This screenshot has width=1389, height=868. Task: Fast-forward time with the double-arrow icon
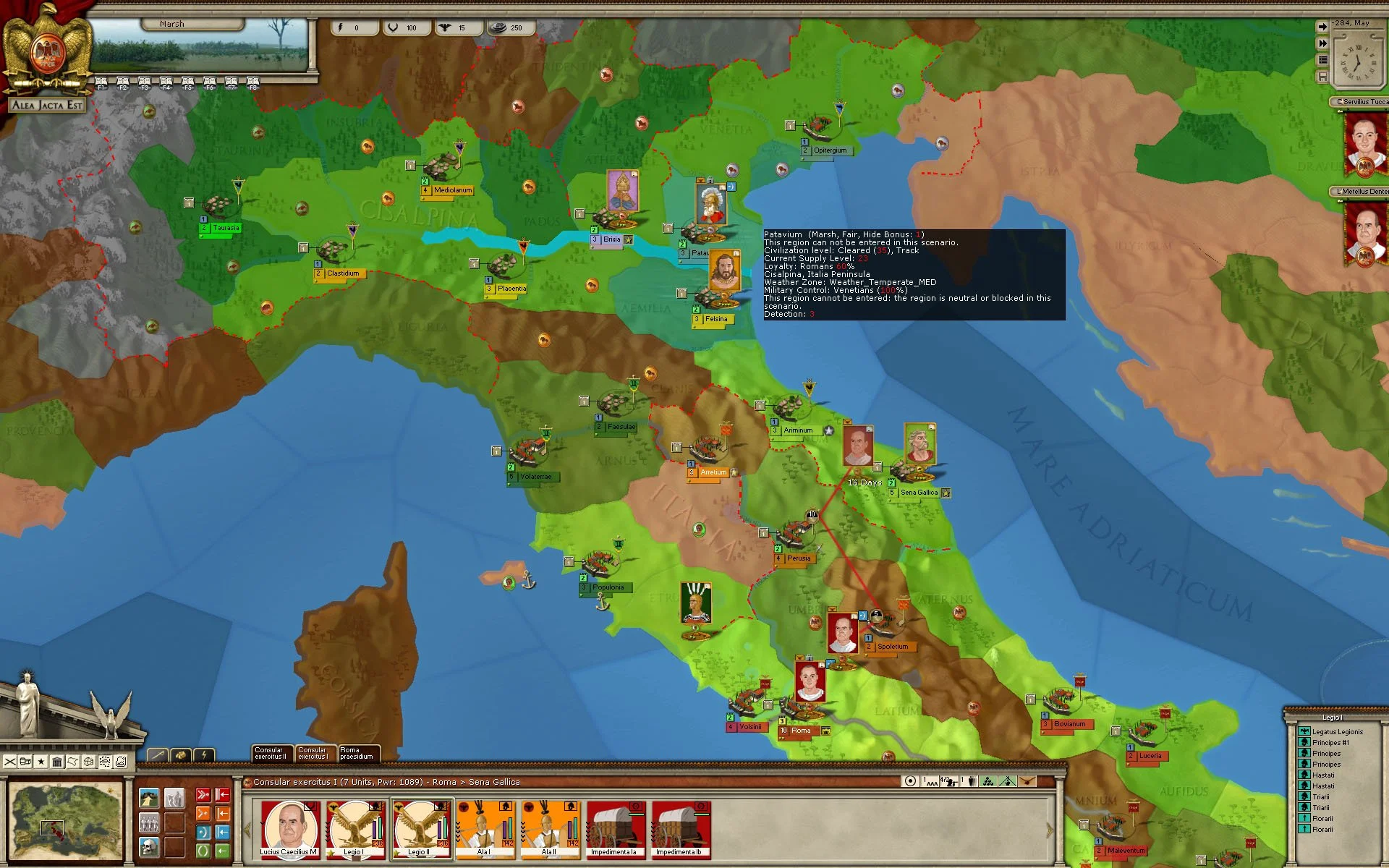(1323, 43)
